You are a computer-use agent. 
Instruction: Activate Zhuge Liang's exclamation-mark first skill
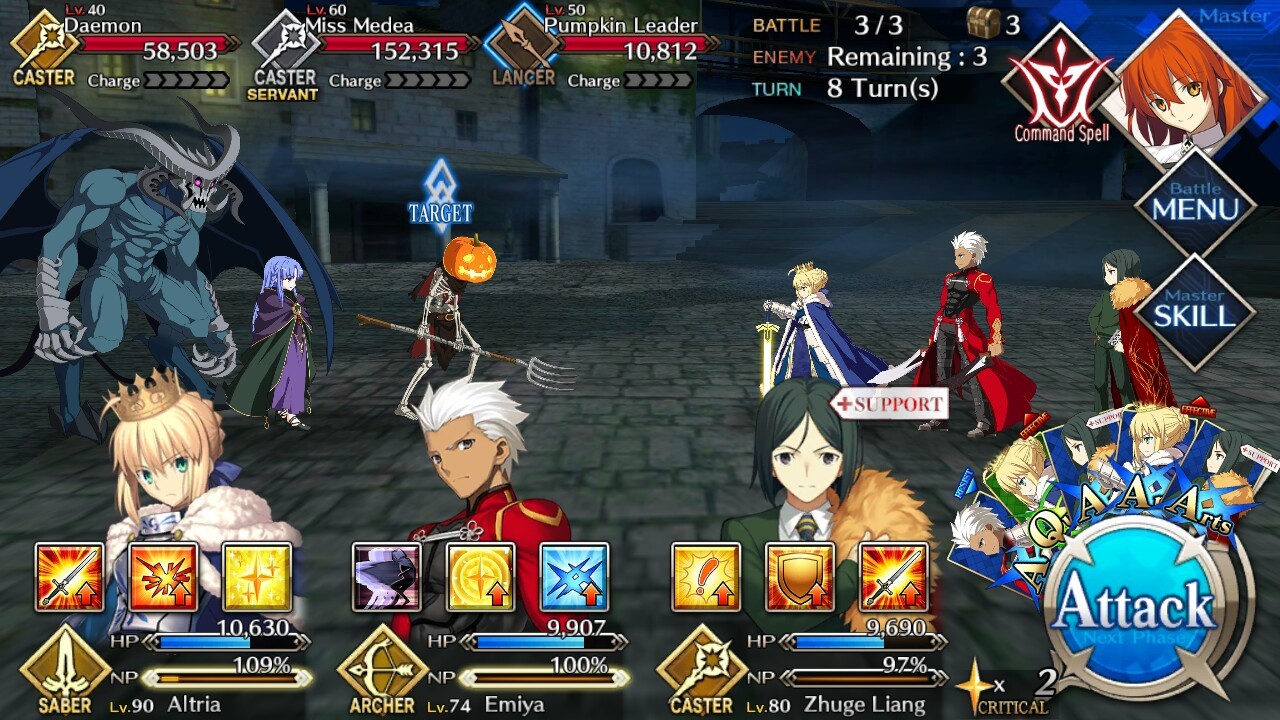(x=705, y=577)
